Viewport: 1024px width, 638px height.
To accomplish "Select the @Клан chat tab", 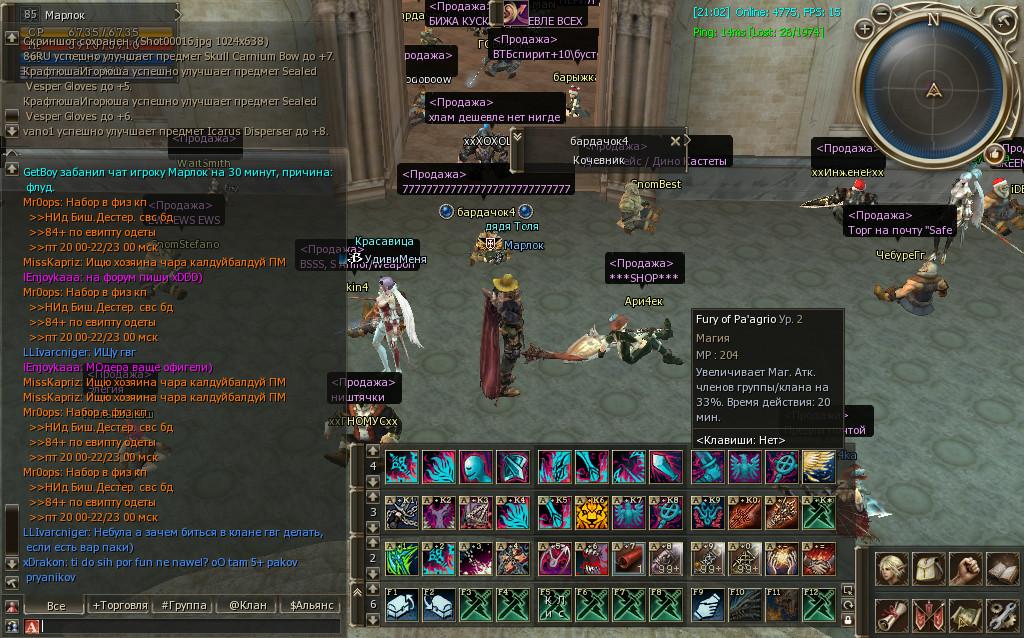I will (x=247, y=605).
